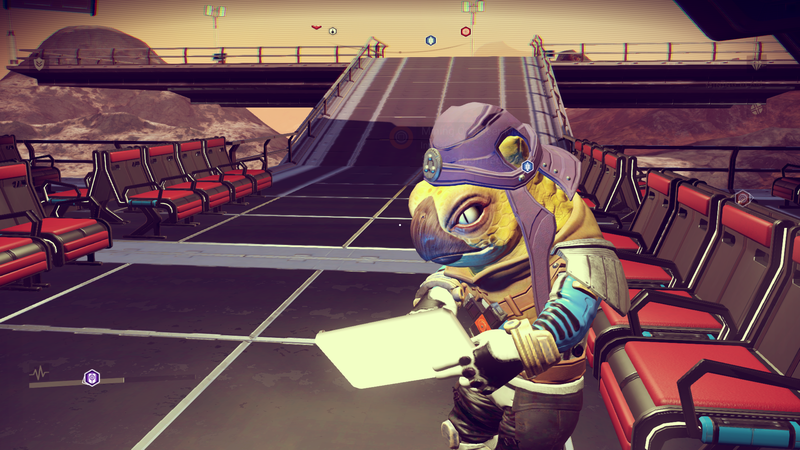Click the blue hexagon marker on the compass
The image size is (800, 450).
[x=431, y=40]
